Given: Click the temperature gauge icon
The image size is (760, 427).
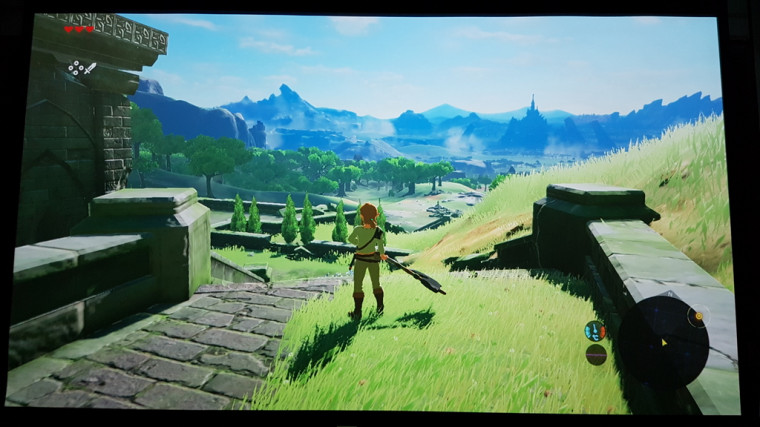Looking at the screenshot, I should coord(595,331).
